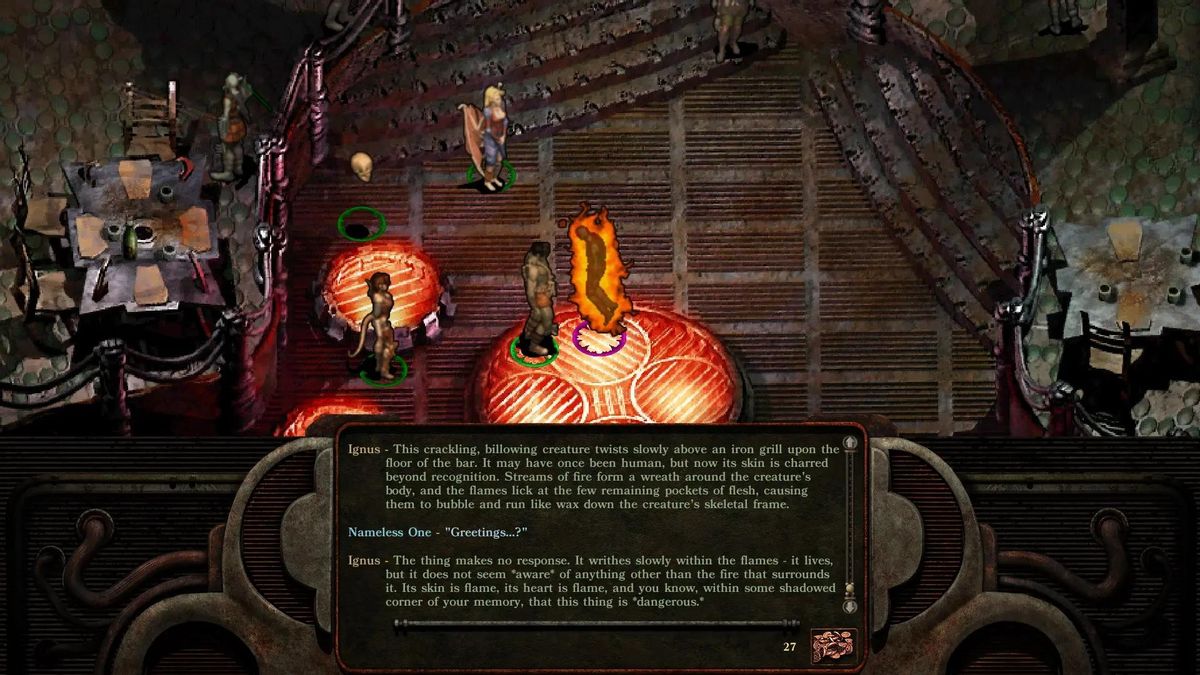
Task: Click the dialogue scrollbar's down arrow
Action: tap(851, 606)
